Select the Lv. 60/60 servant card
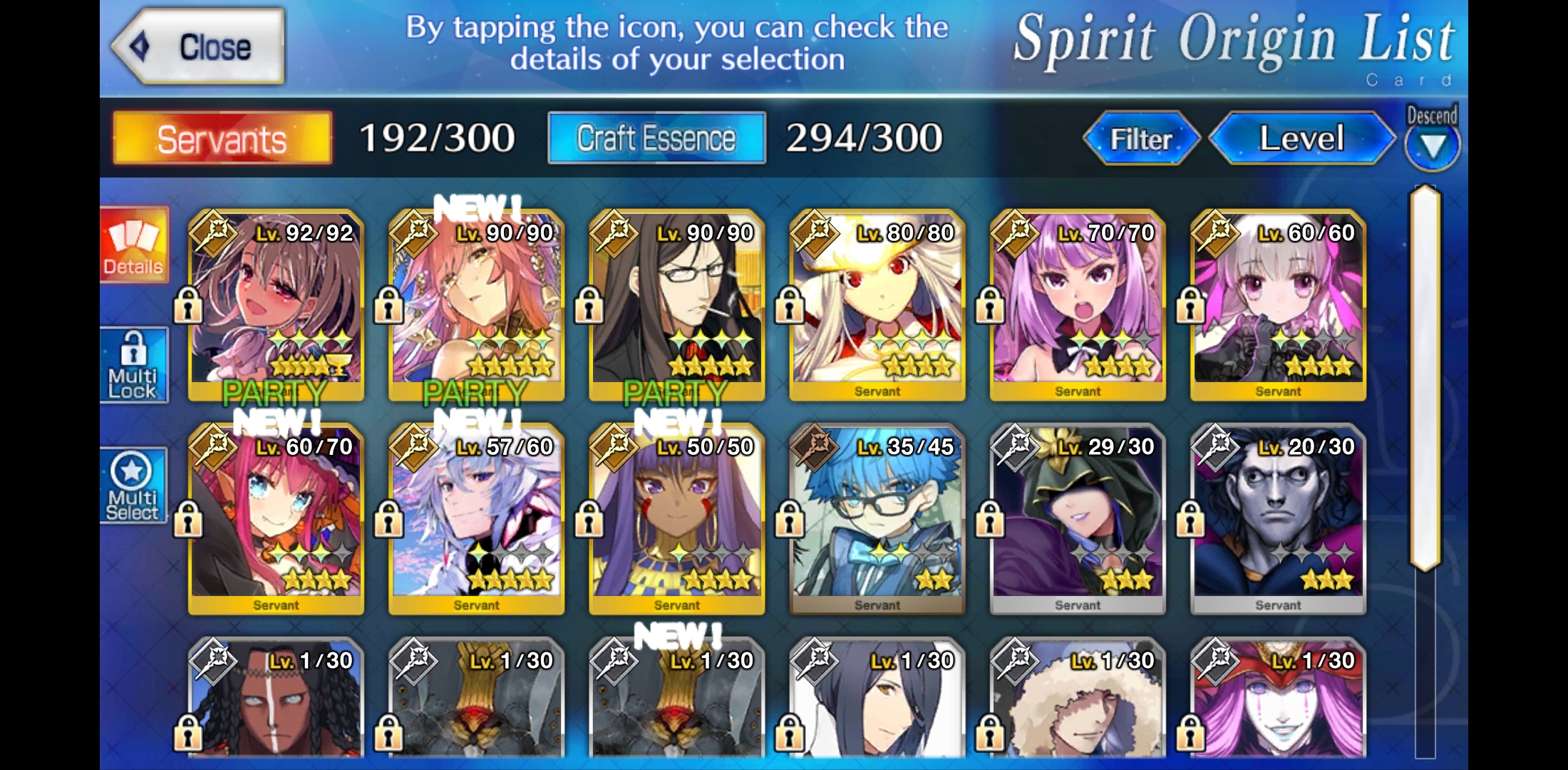The width and height of the screenshot is (1568, 770). 1278,304
